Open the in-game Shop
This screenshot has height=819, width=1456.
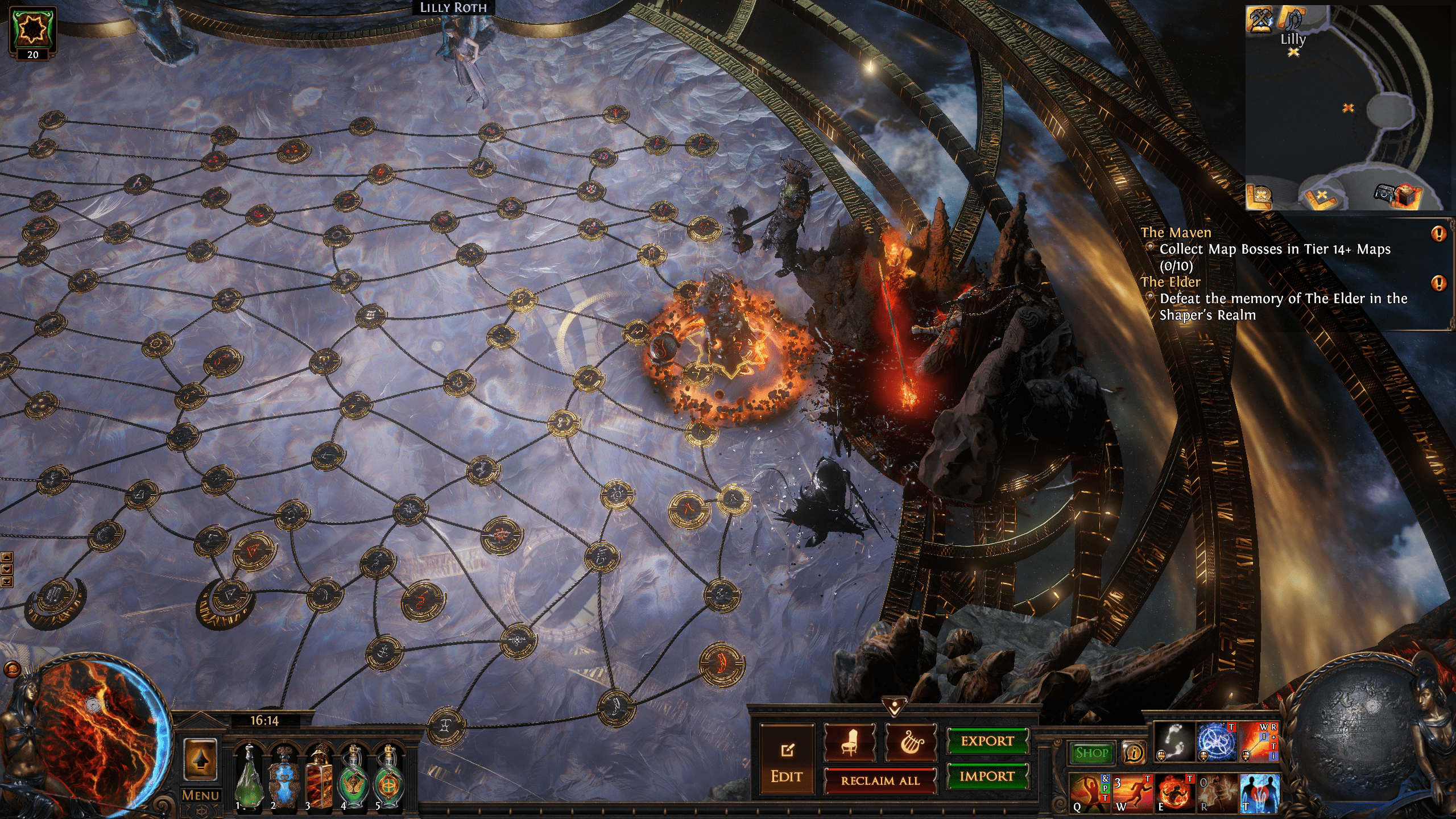point(1091,753)
